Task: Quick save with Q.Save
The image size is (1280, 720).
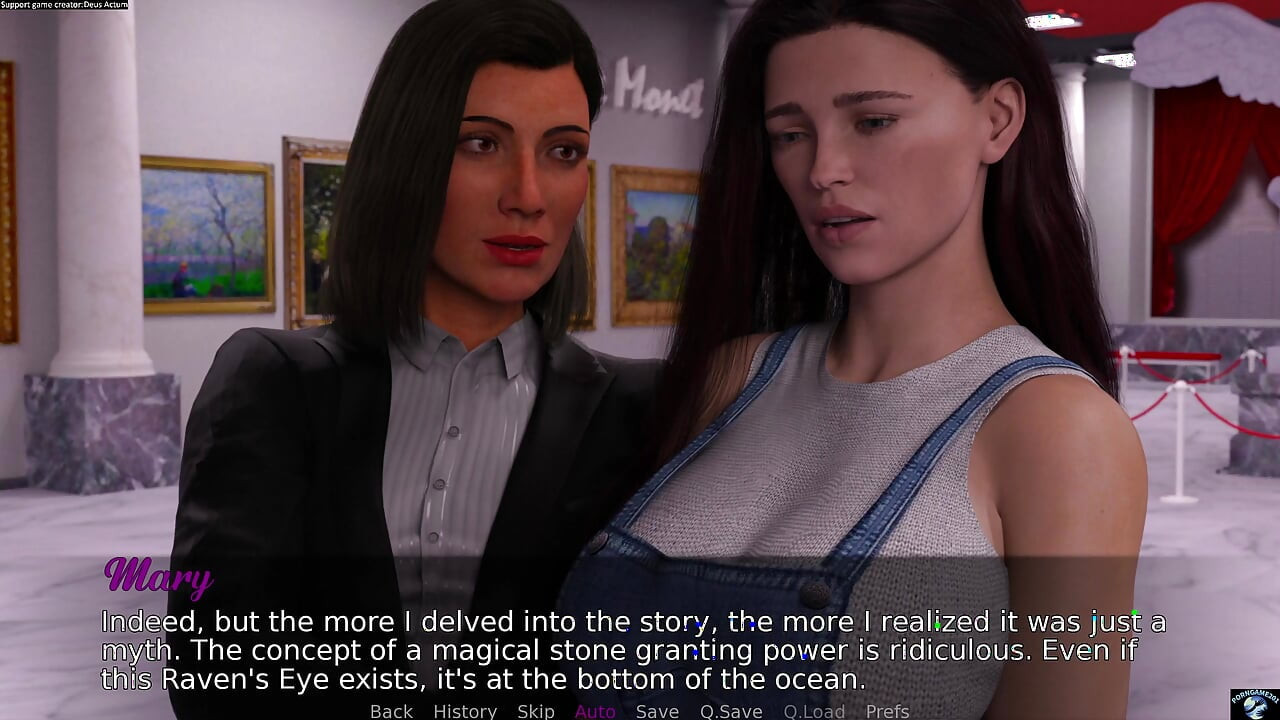Action: coord(731,711)
